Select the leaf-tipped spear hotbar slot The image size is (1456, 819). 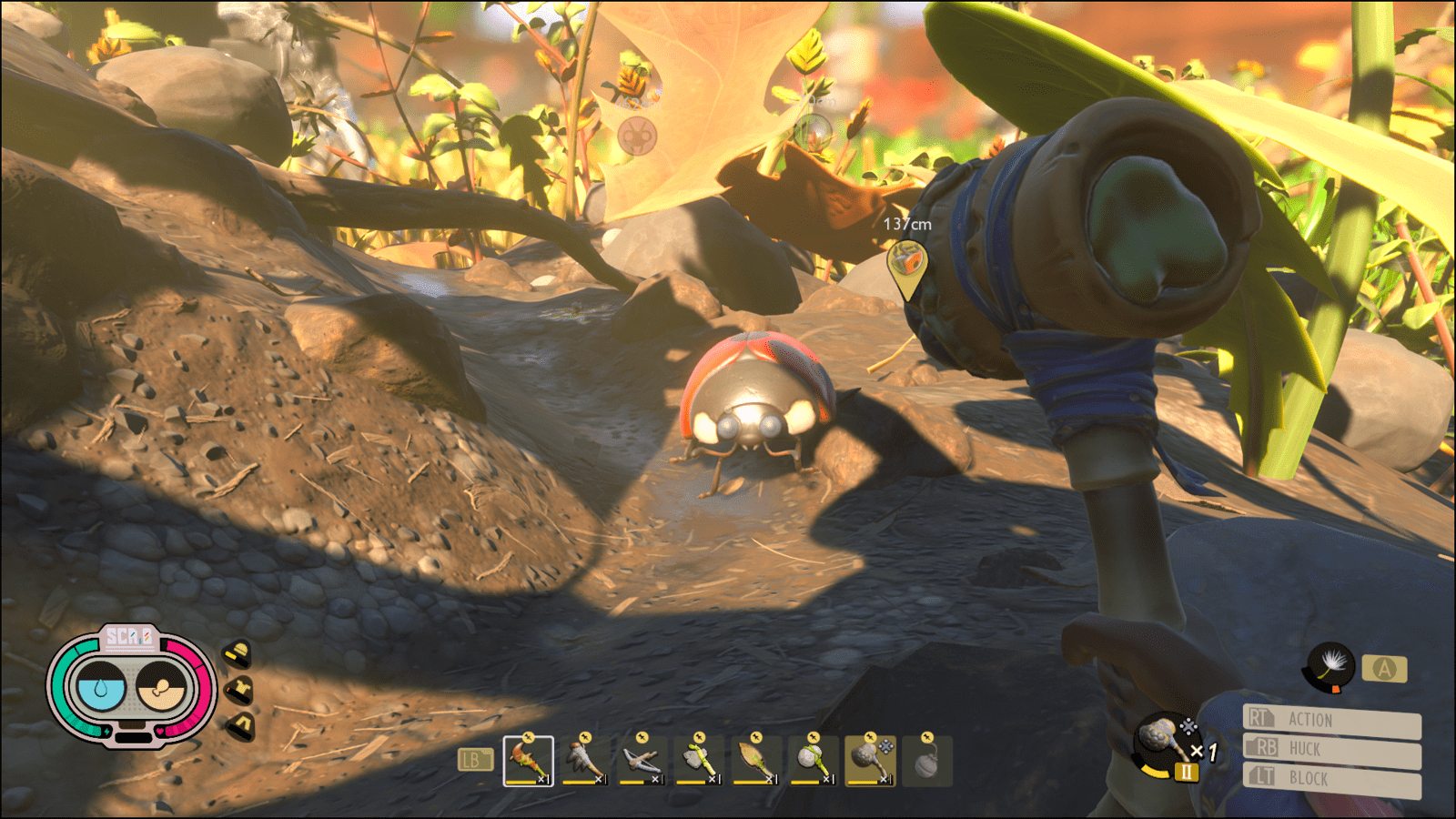(755, 761)
